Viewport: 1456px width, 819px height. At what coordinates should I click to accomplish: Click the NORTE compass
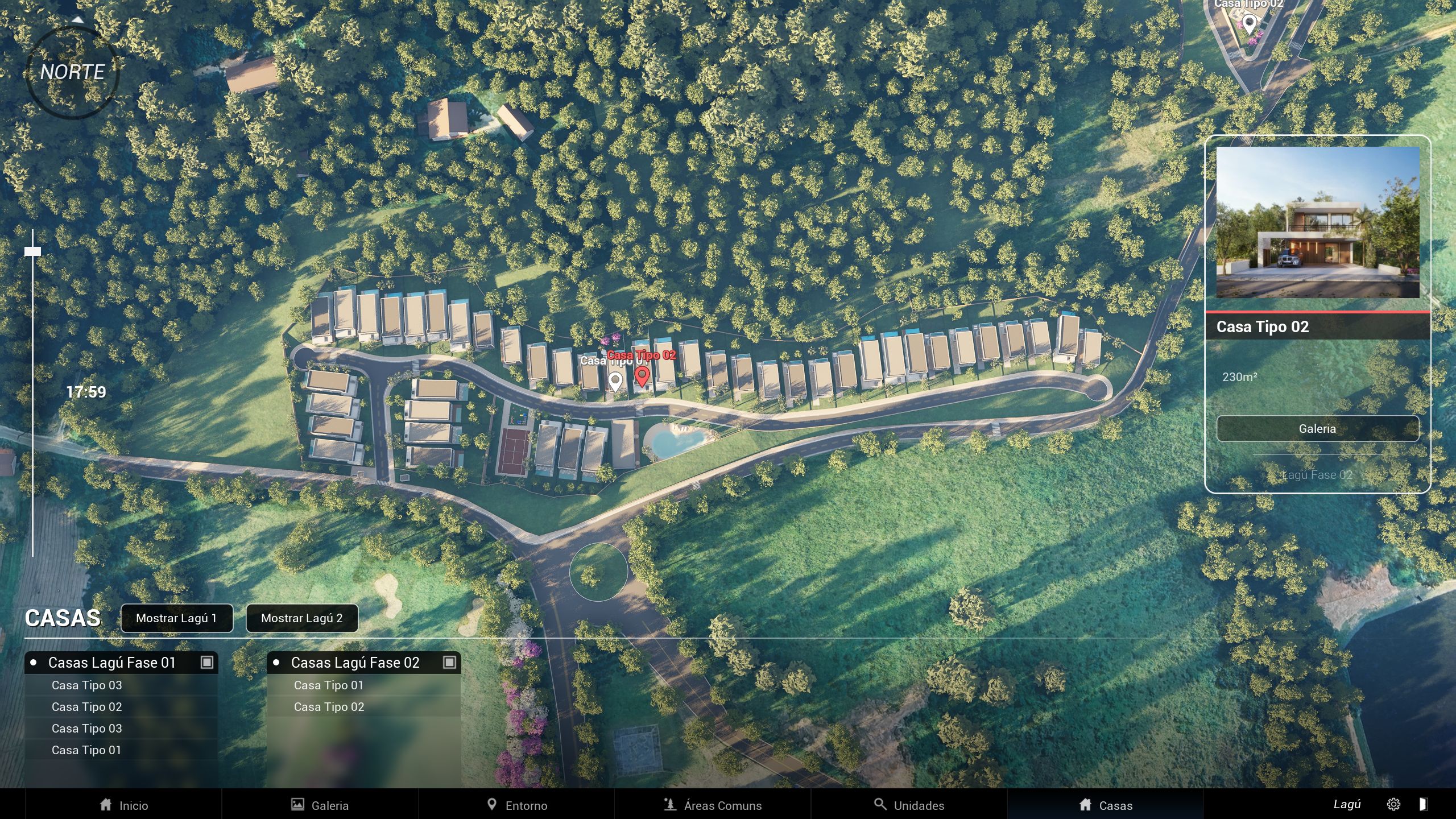pos(72,72)
